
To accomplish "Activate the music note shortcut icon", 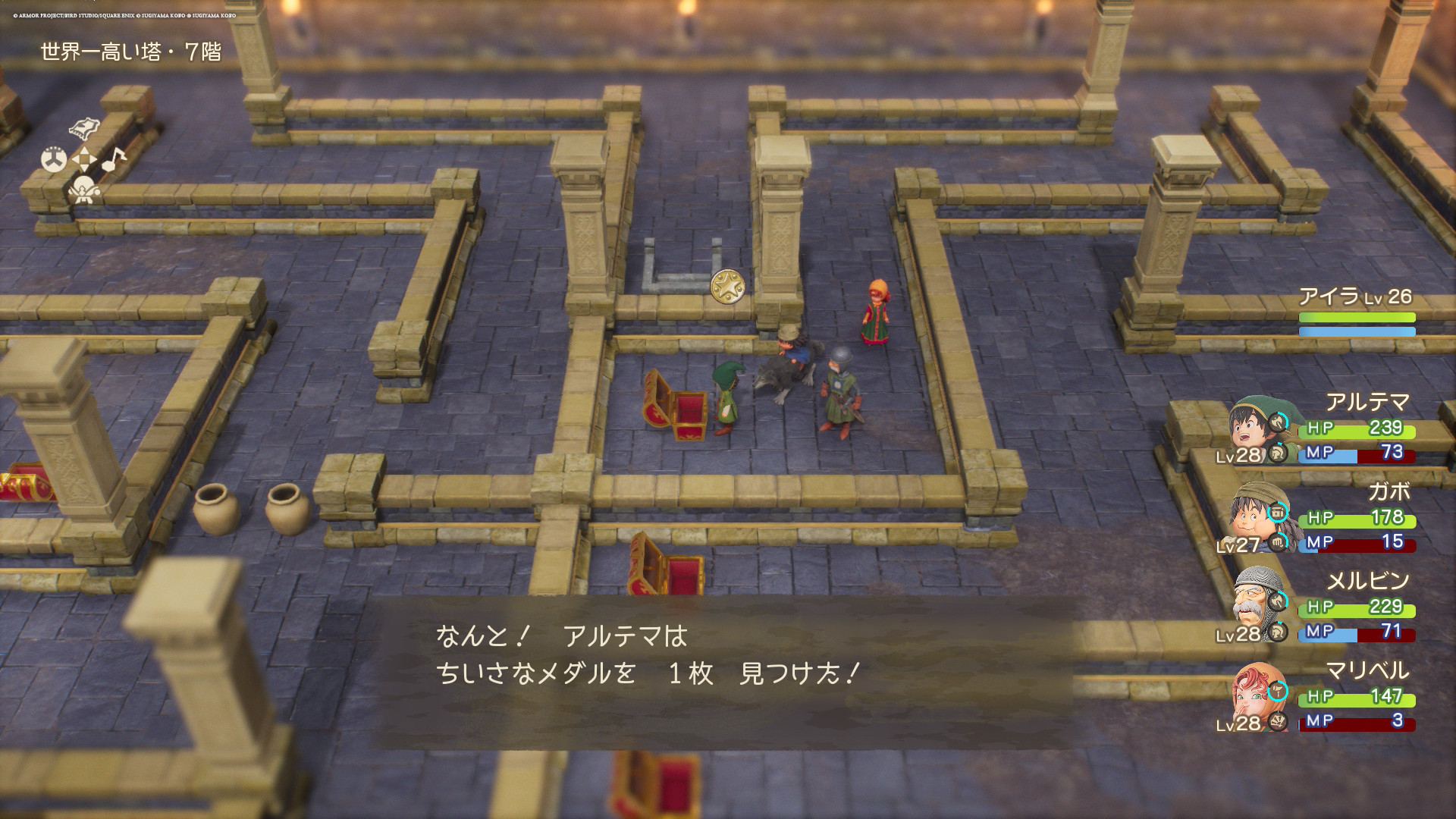I will coord(114,158).
